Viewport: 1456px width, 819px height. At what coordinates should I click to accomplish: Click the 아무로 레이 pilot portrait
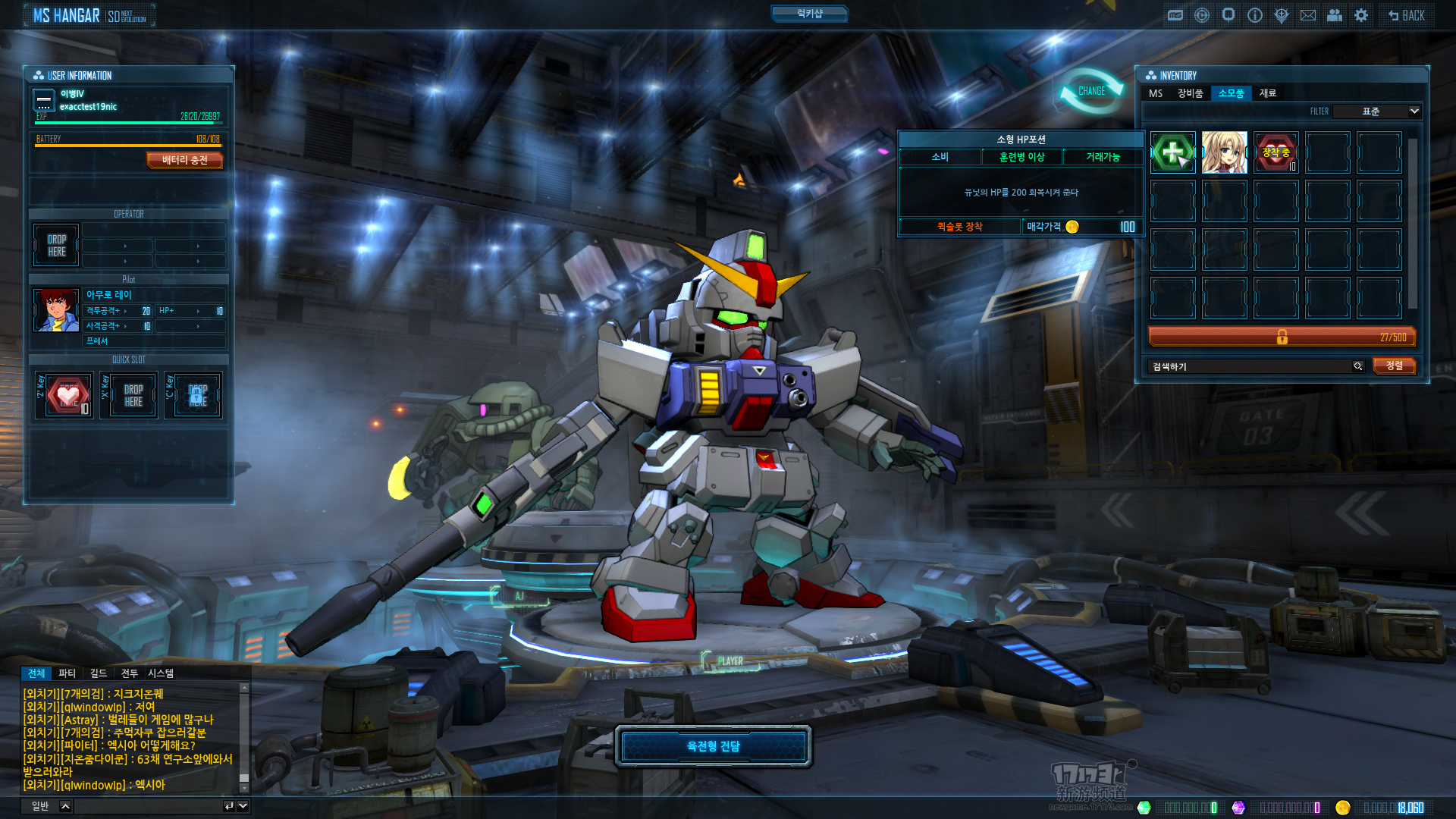(x=55, y=310)
